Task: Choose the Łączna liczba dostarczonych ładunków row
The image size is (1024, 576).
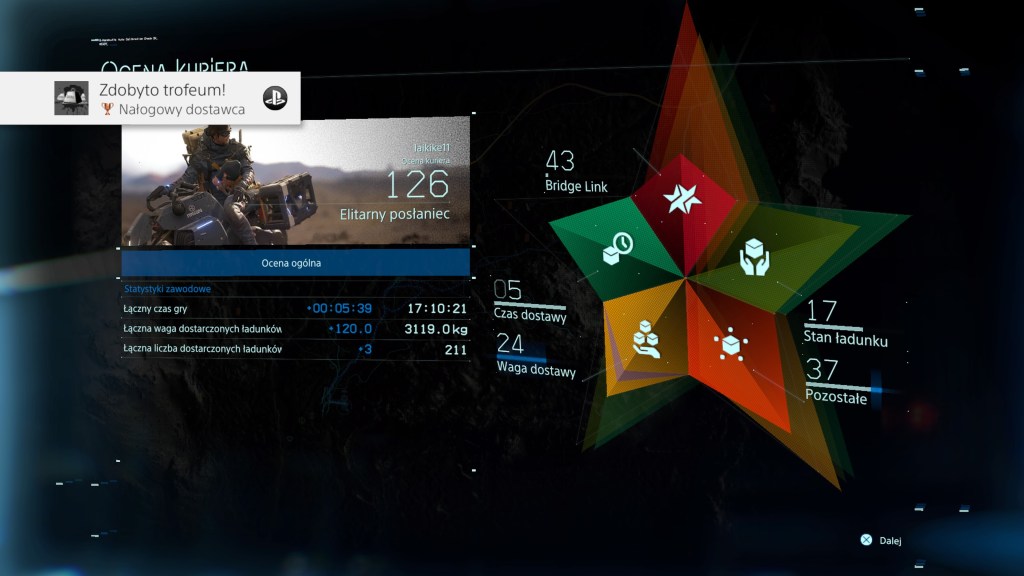Action: tap(296, 349)
